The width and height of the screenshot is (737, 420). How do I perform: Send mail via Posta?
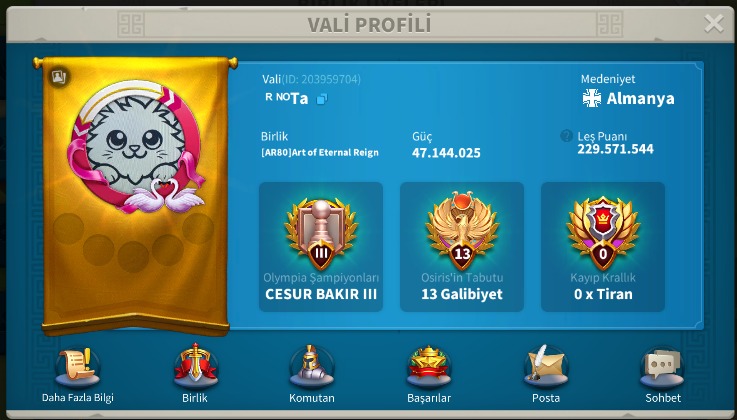tap(546, 370)
